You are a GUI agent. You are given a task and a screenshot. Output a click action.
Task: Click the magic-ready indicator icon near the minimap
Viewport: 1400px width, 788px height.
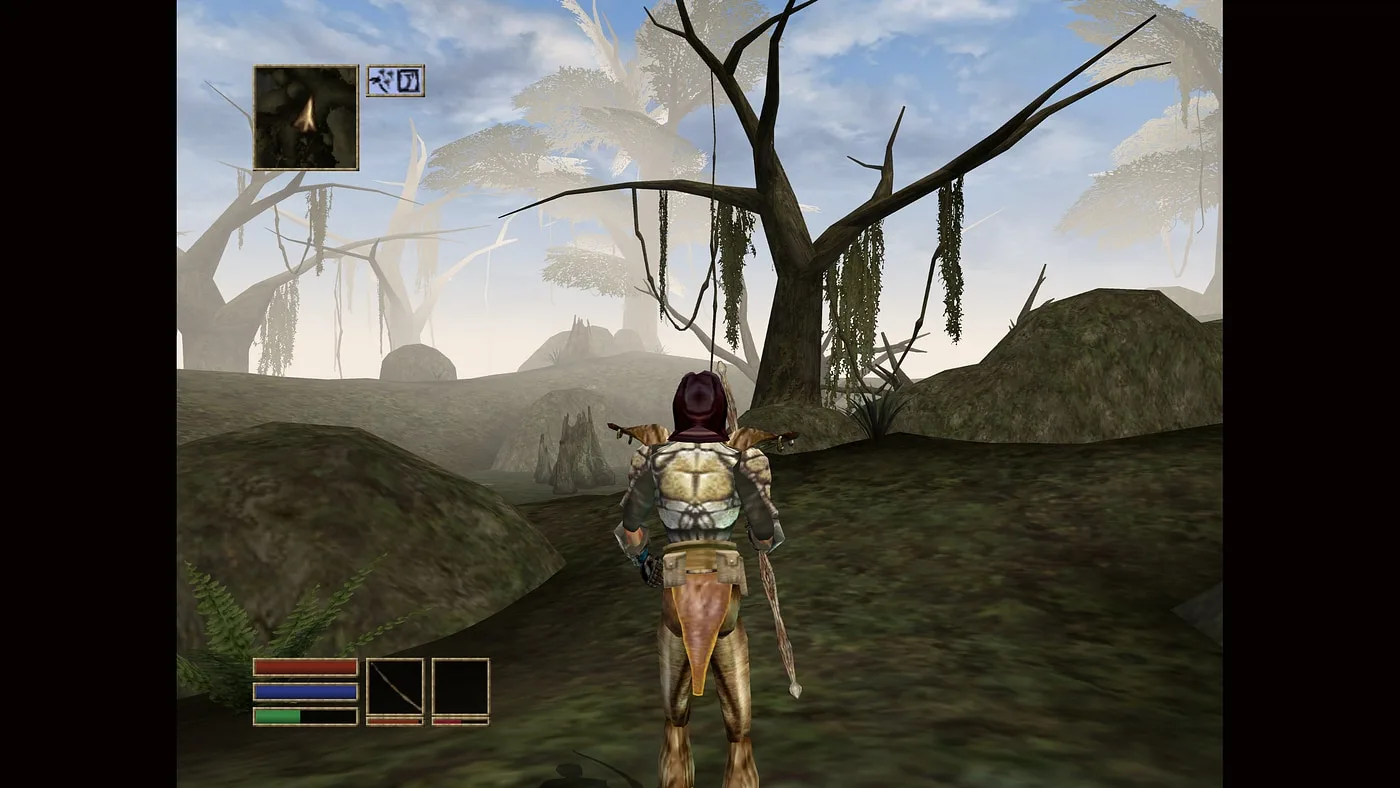(407, 80)
